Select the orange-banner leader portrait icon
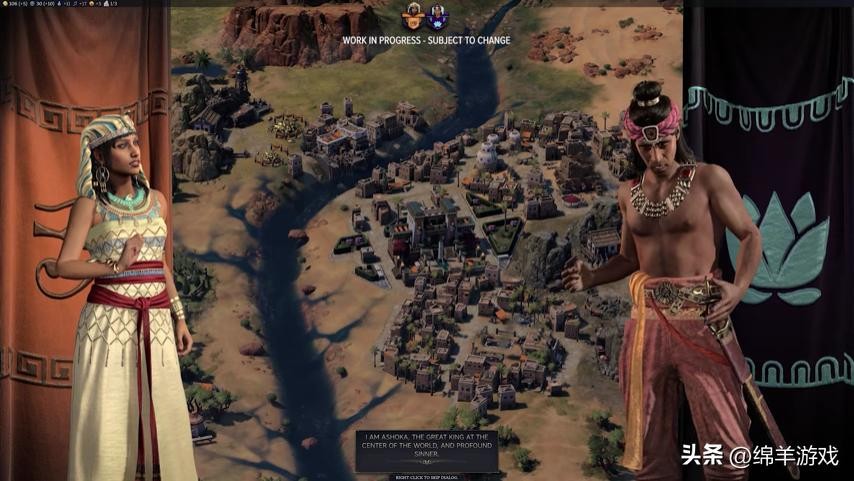Image resolution: width=854 pixels, height=481 pixels. tap(412, 16)
